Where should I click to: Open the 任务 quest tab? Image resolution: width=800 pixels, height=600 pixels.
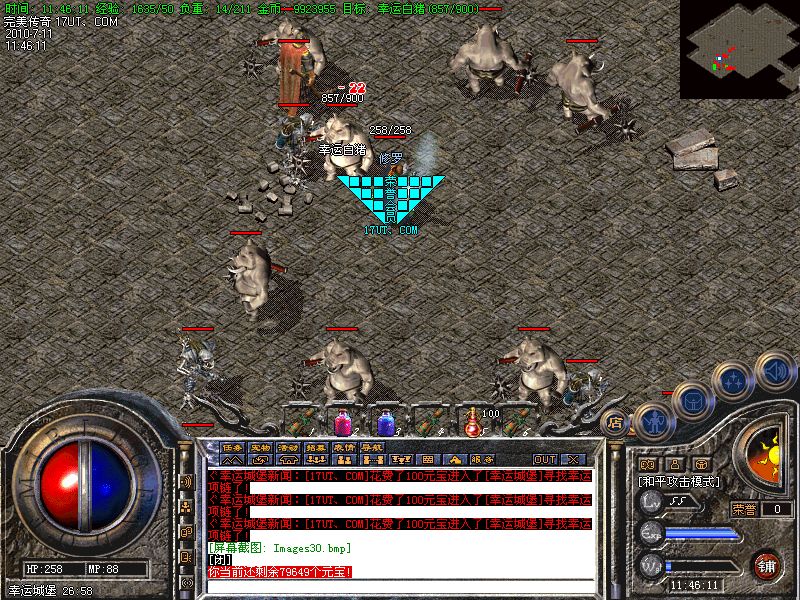click(233, 447)
